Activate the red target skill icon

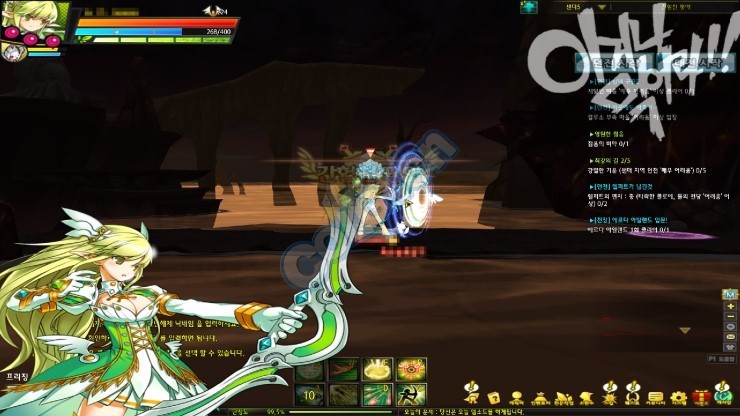(x=411, y=369)
